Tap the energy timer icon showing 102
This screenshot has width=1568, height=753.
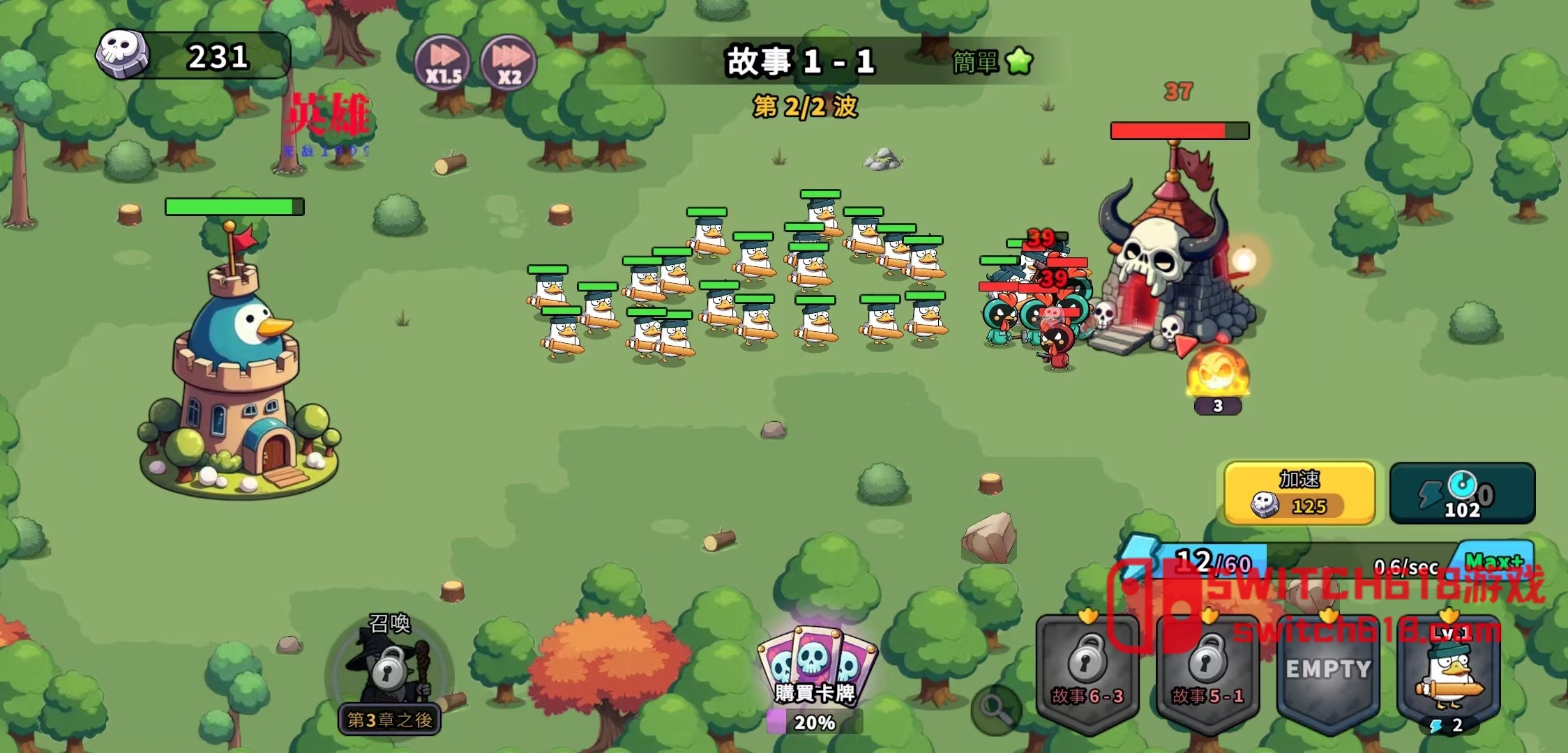1461,493
